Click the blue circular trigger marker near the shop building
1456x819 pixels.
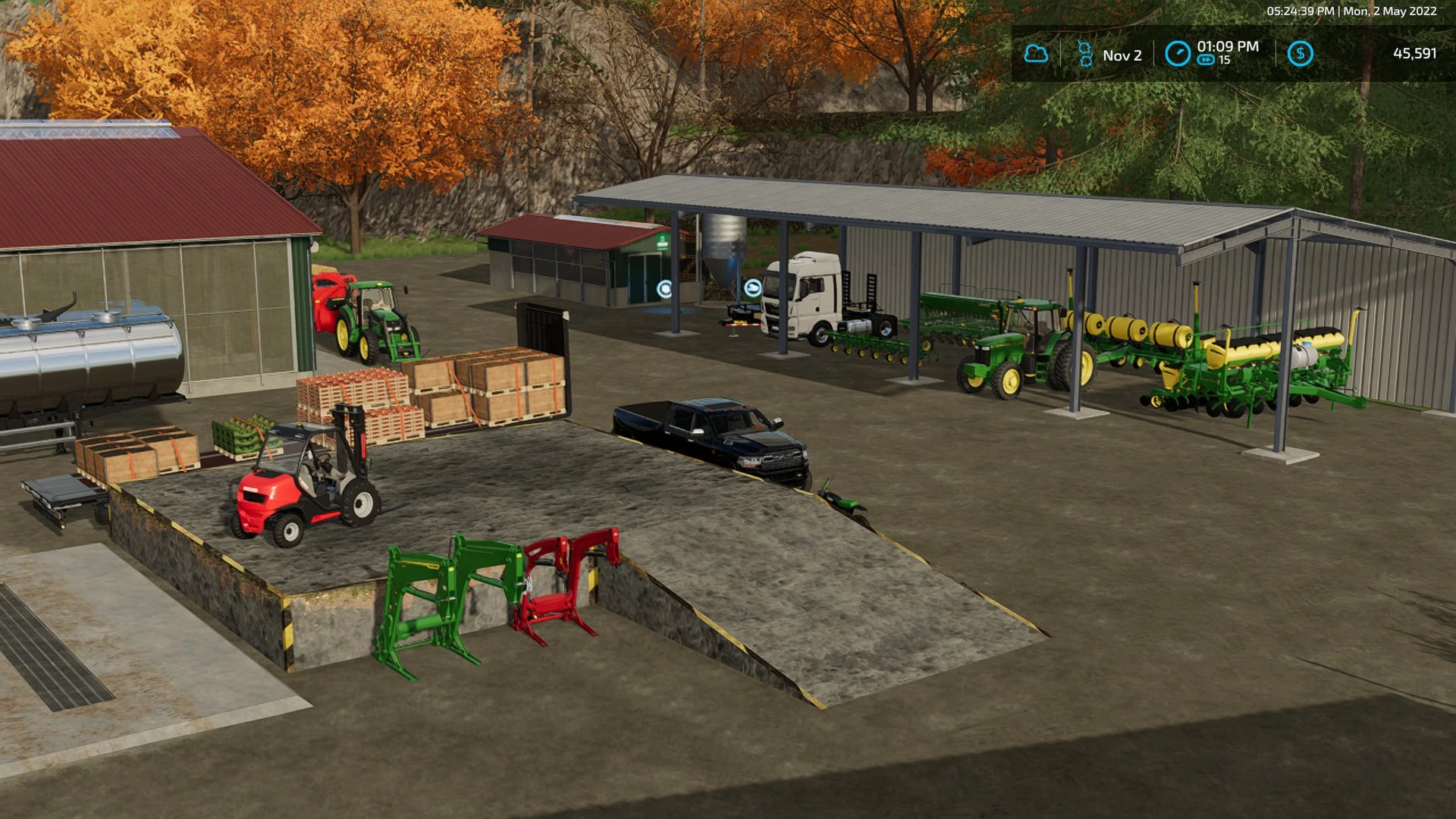[664, 287]
